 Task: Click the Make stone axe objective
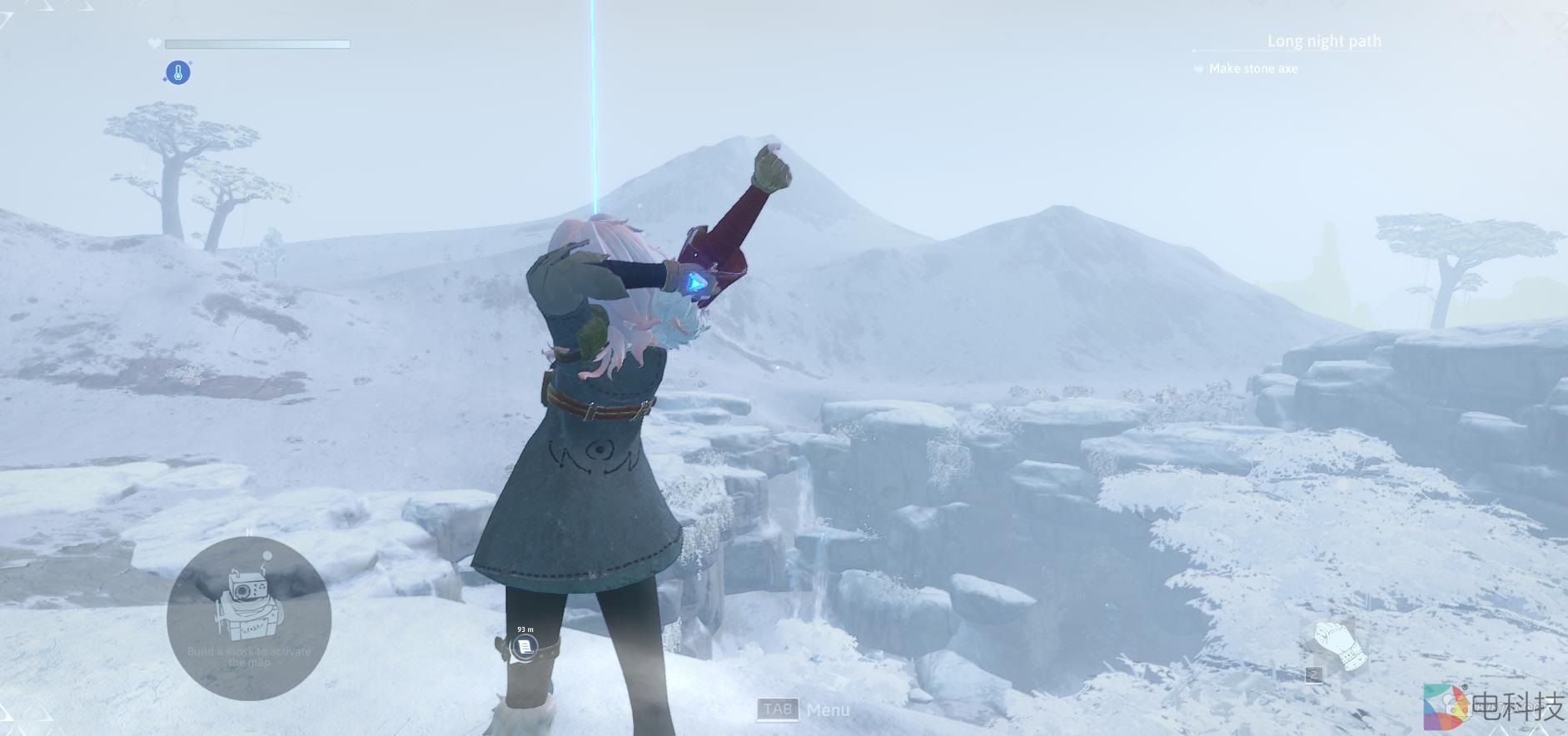[1252, 68]
